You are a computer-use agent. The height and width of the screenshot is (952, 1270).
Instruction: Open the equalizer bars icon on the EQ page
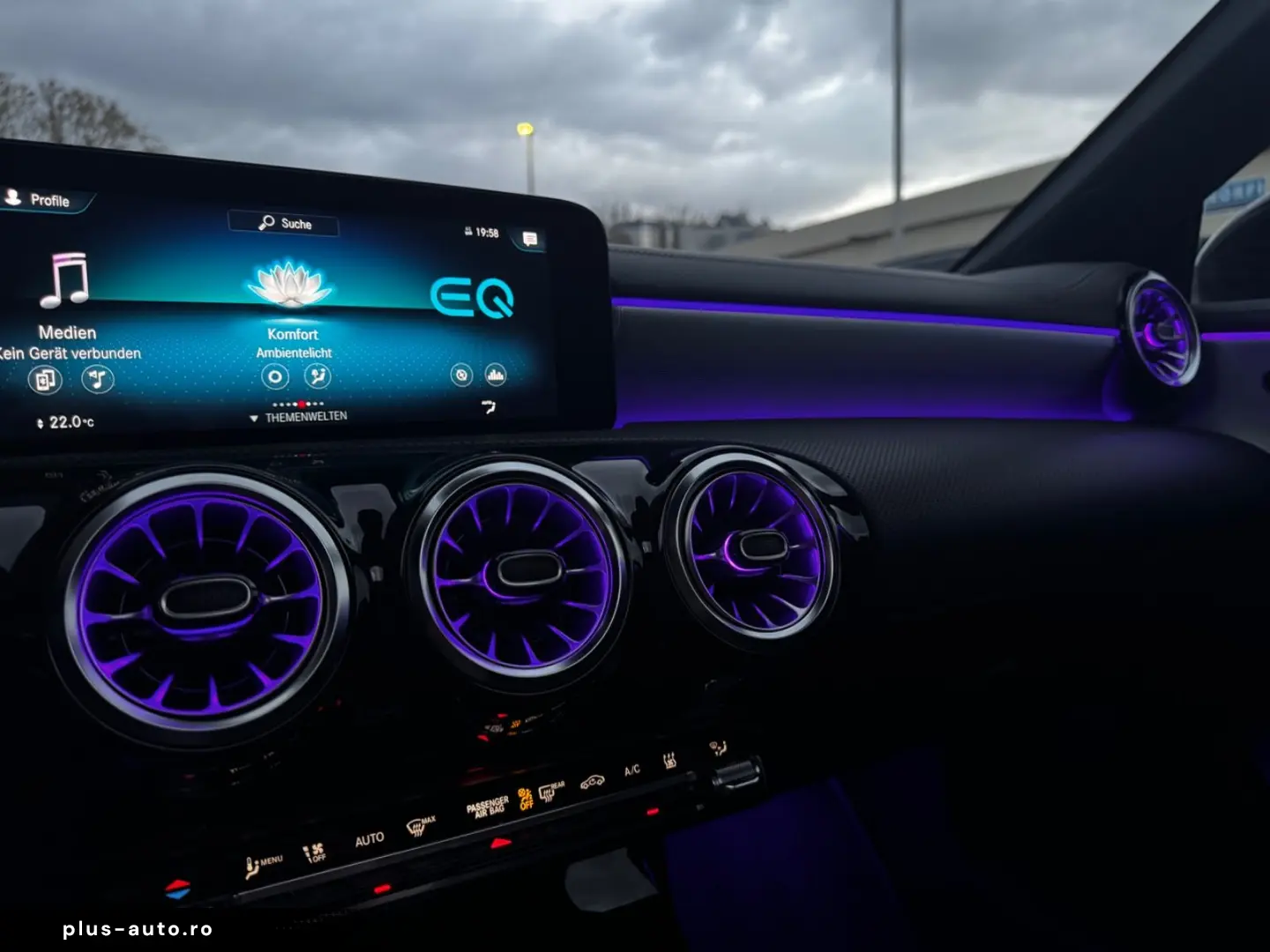point(495,374)
